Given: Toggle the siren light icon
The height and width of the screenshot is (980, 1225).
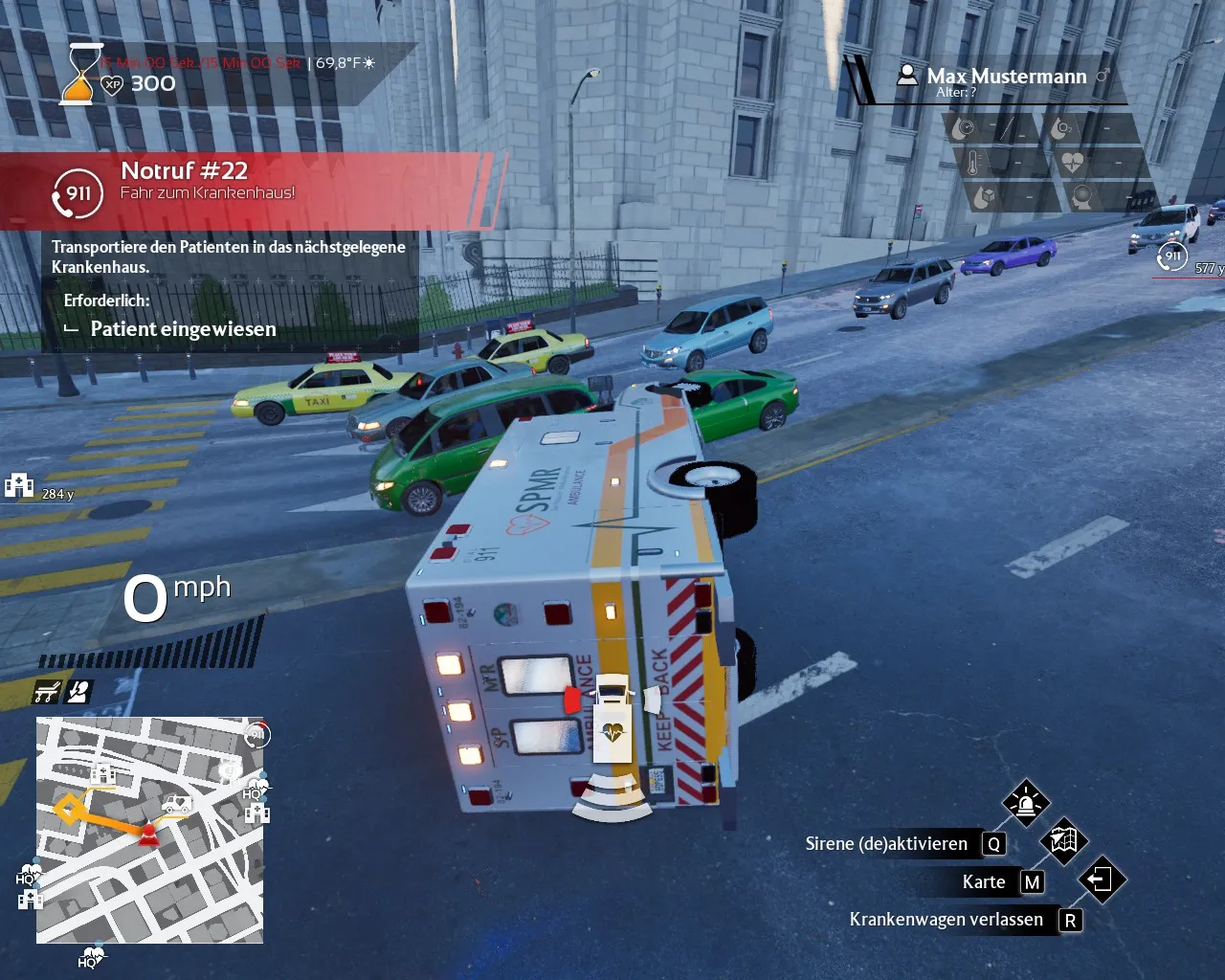Looking at the screenshot, I should pyautogui.click(x=1026, y=803).
